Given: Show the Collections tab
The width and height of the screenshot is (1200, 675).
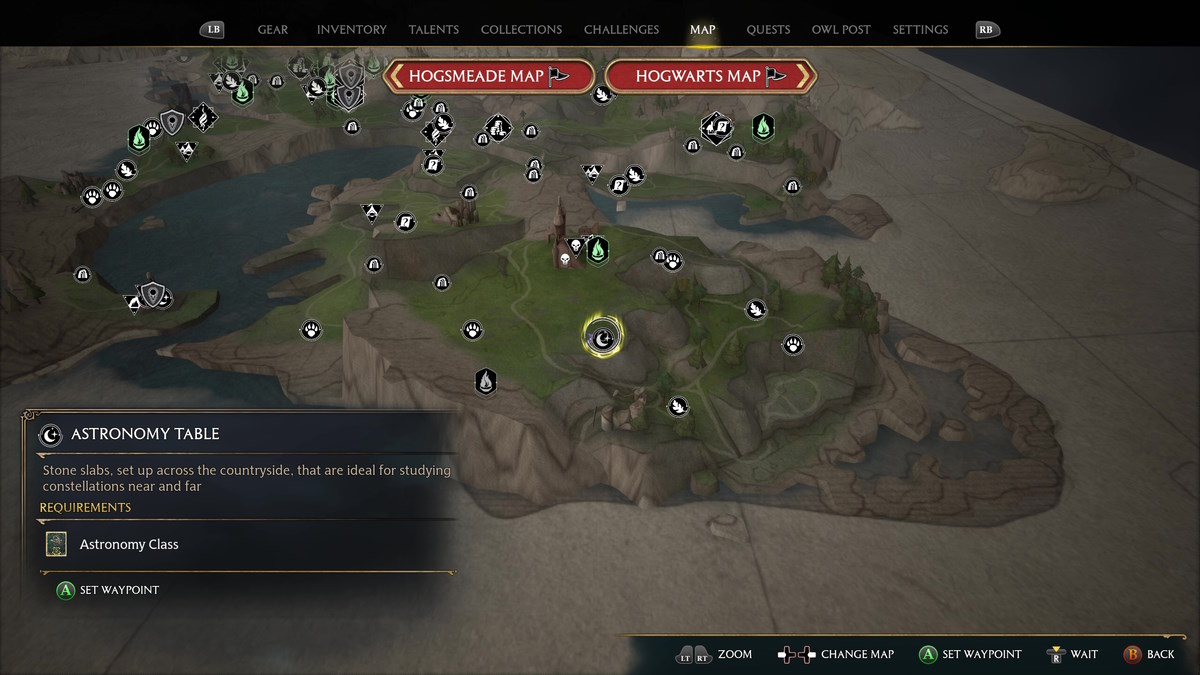Looking at the screenshot, I should [521, 30].
